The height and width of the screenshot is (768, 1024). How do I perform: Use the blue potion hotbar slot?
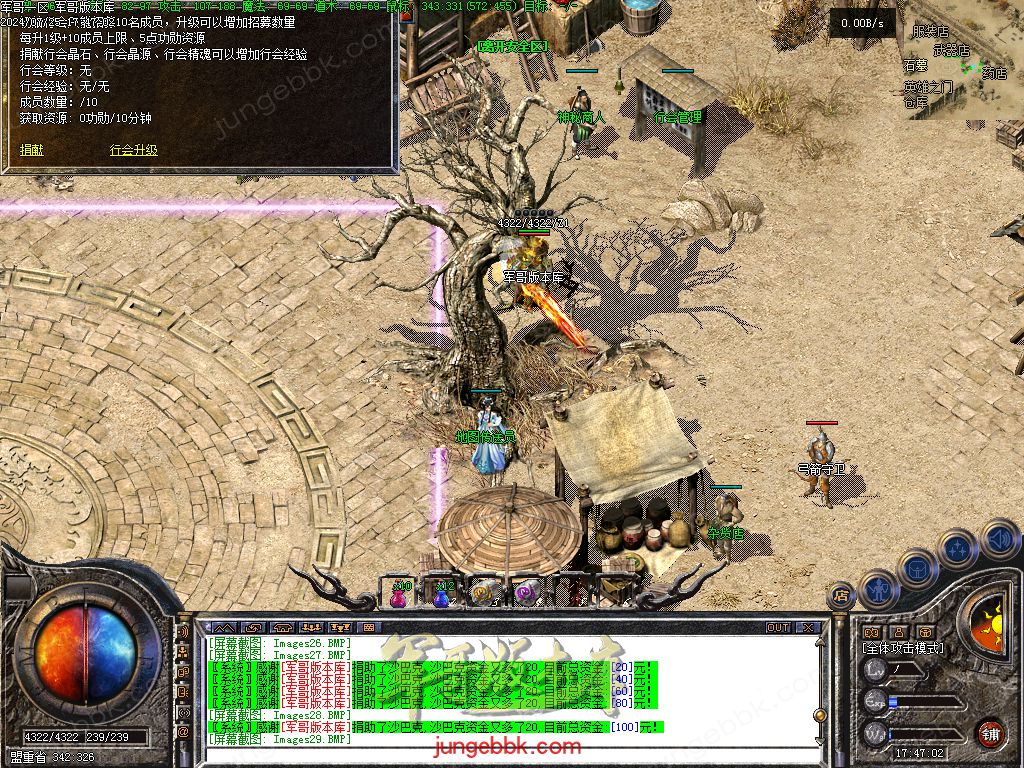pos(441,594)
